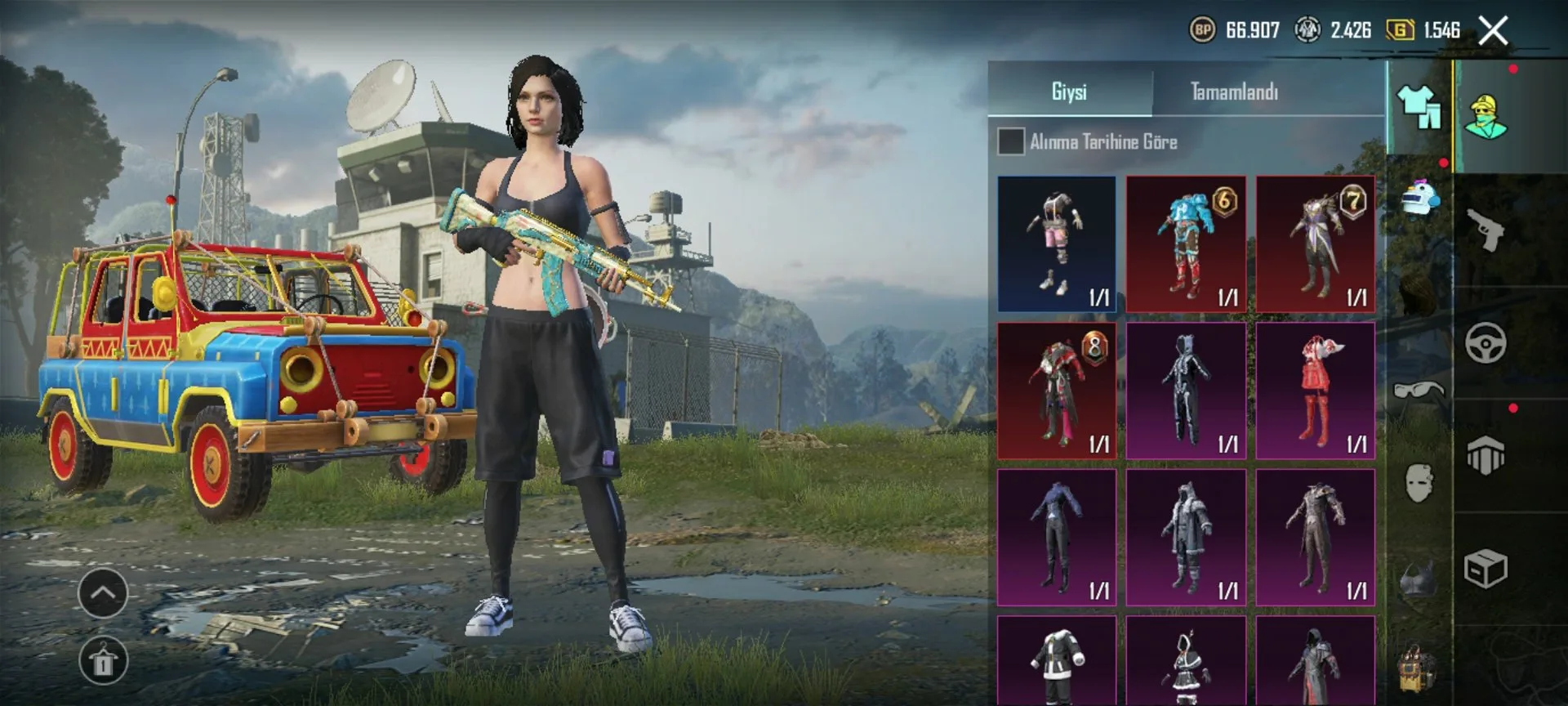Choose the level 6 blue outfit
Screen dimensions: 1568x706
(x=1186, y=244)
